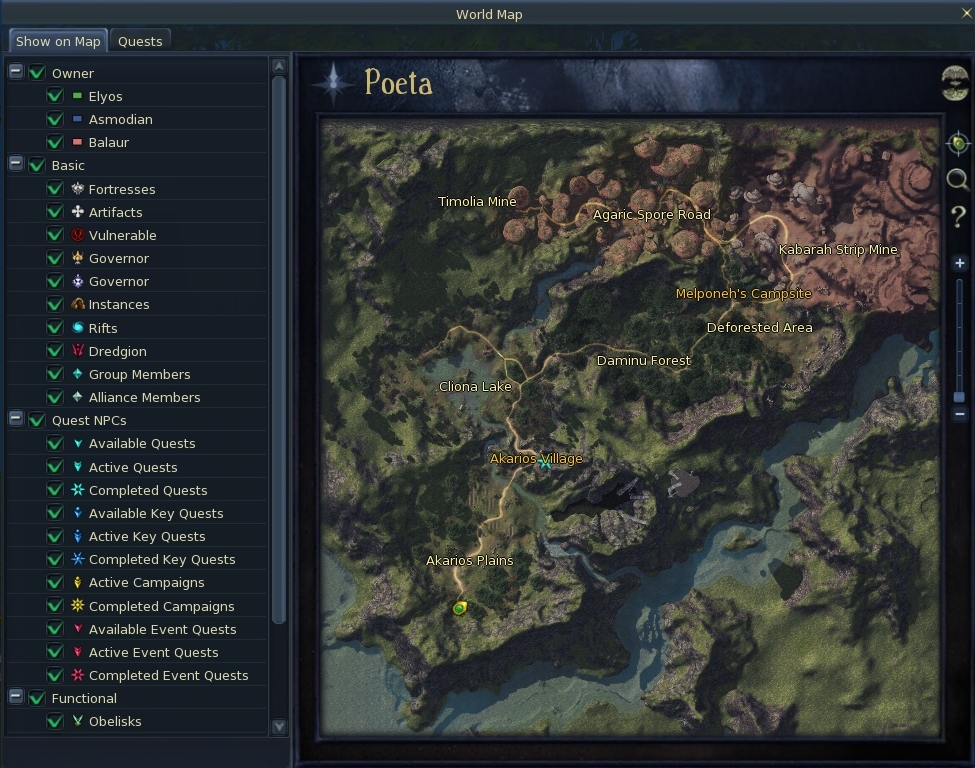Zoom in with the plus button
The width and height of the screenshot is (975, 768).
click(x=959, y=263)
